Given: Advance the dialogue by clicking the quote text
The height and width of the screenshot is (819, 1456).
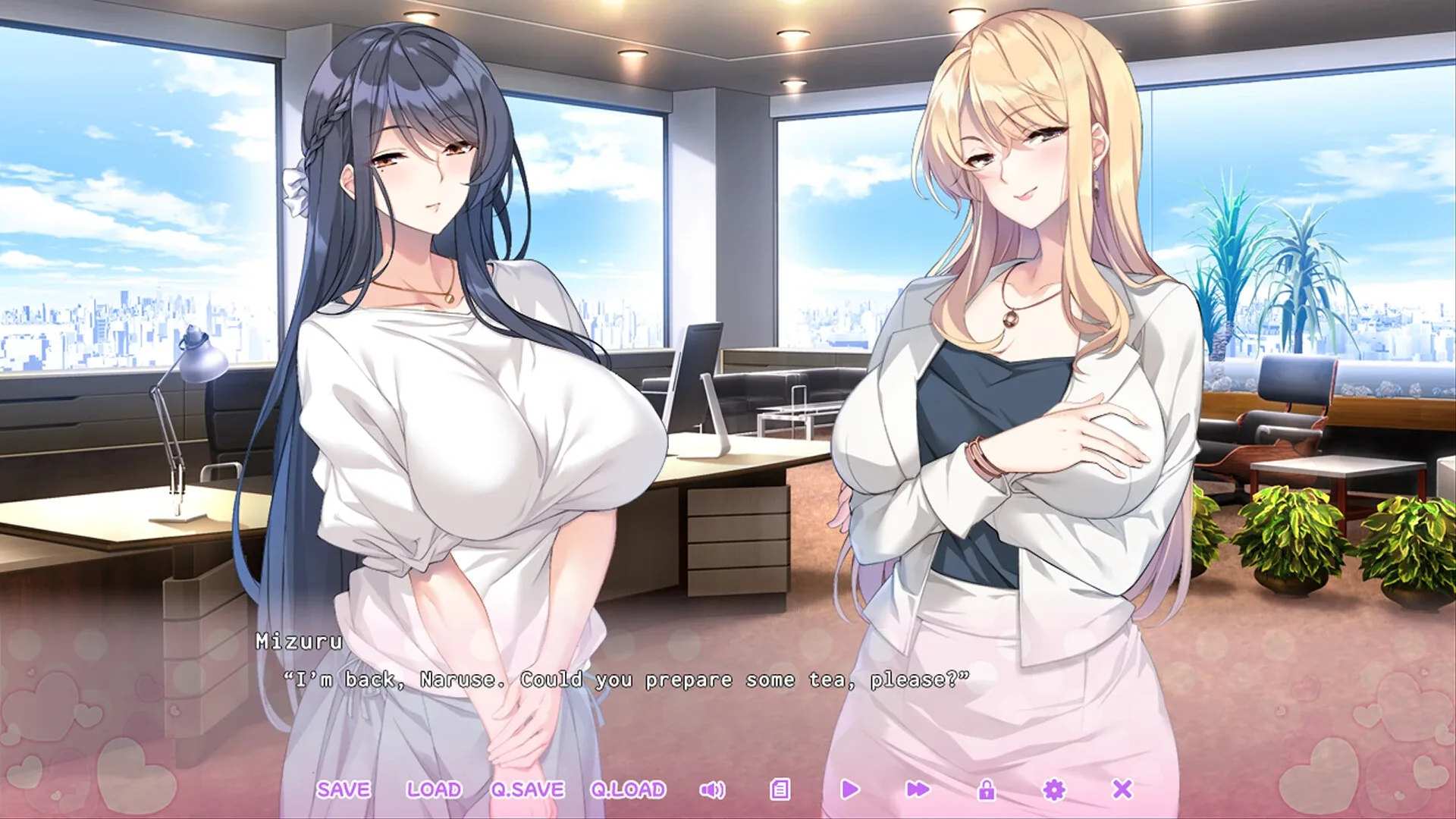Looking at the screenshot, I should (x=629, y=680).
